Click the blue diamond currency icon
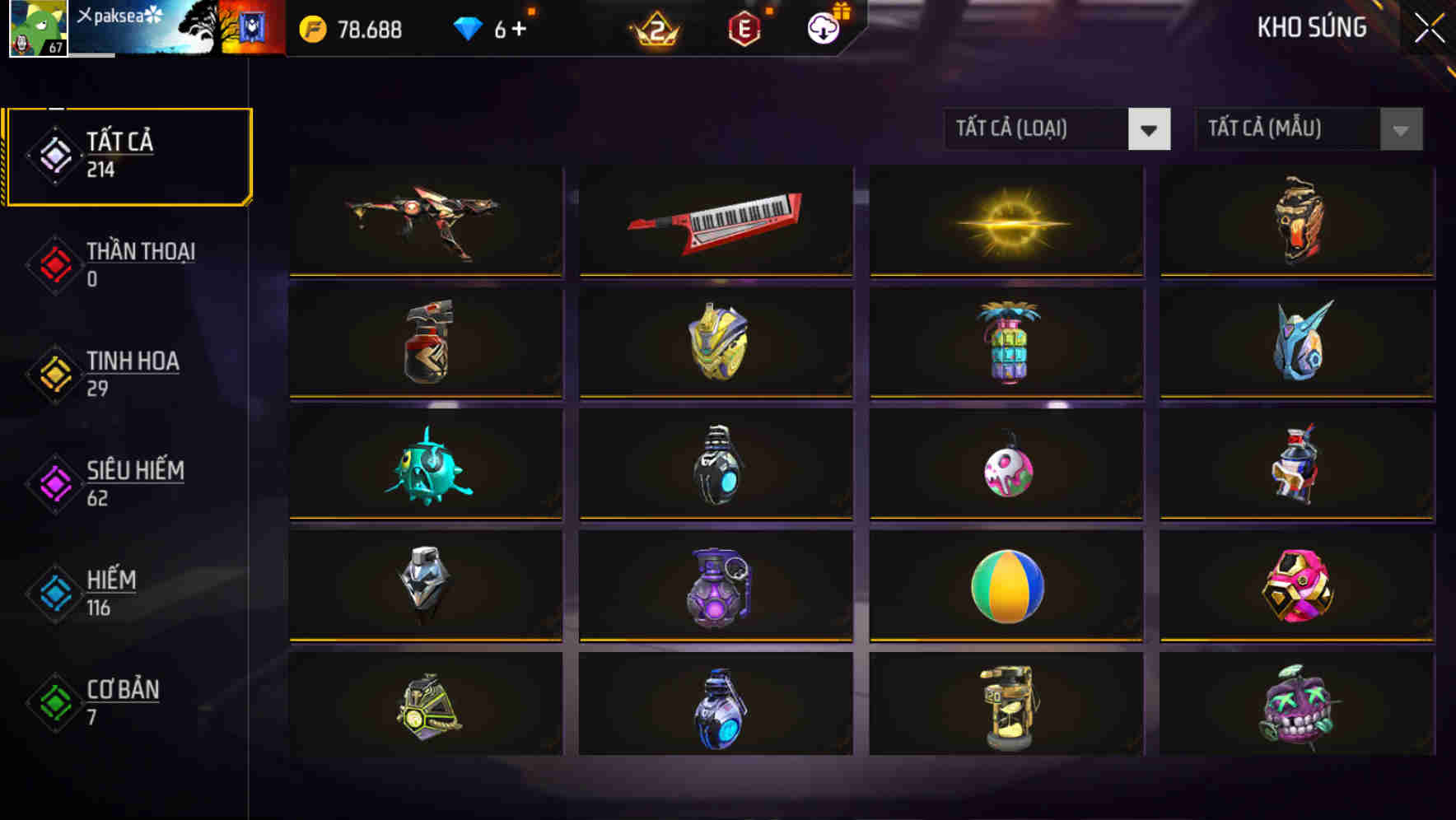Viewport: 1456px width, 820px height. 467,28
